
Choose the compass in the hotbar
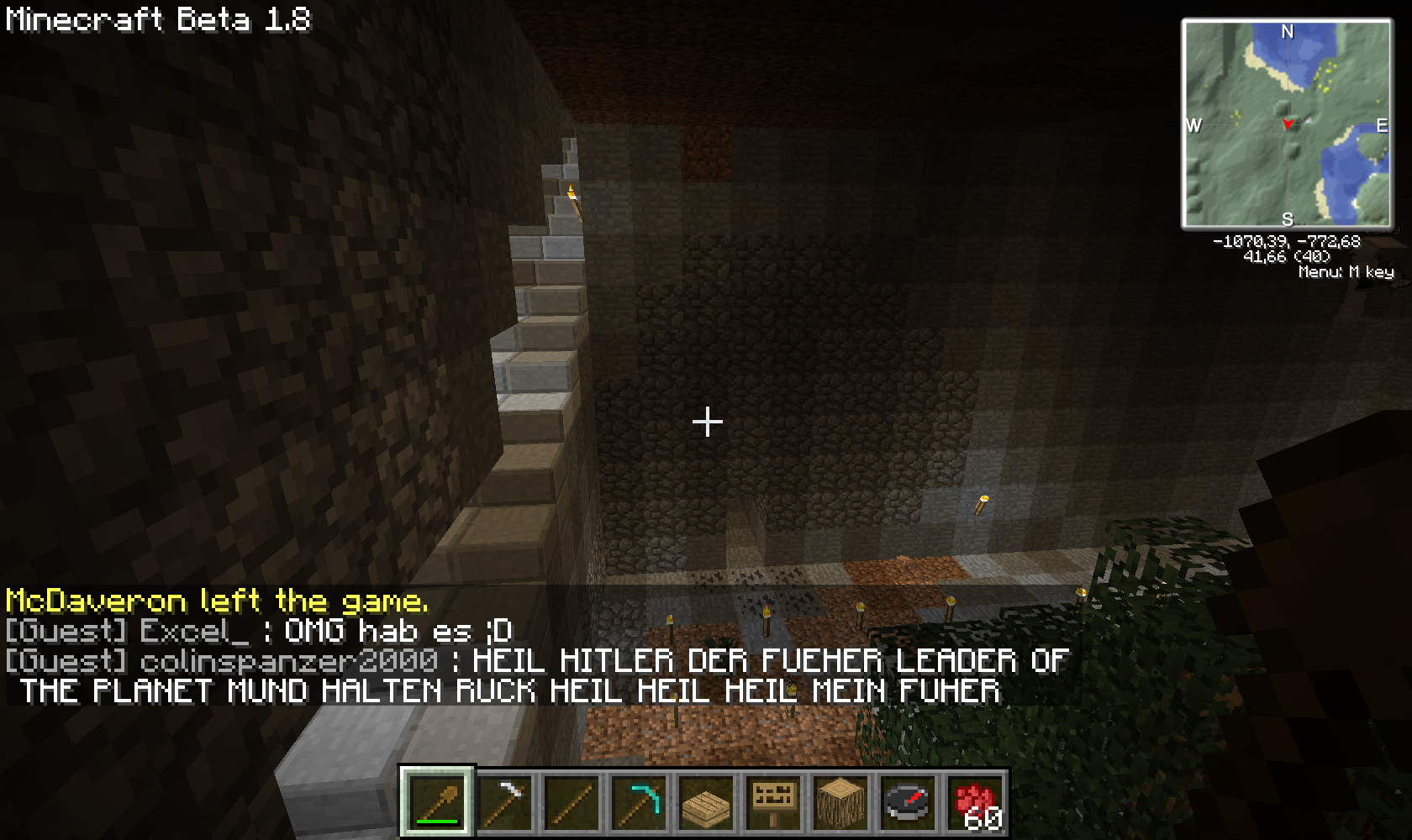(908, 802)
